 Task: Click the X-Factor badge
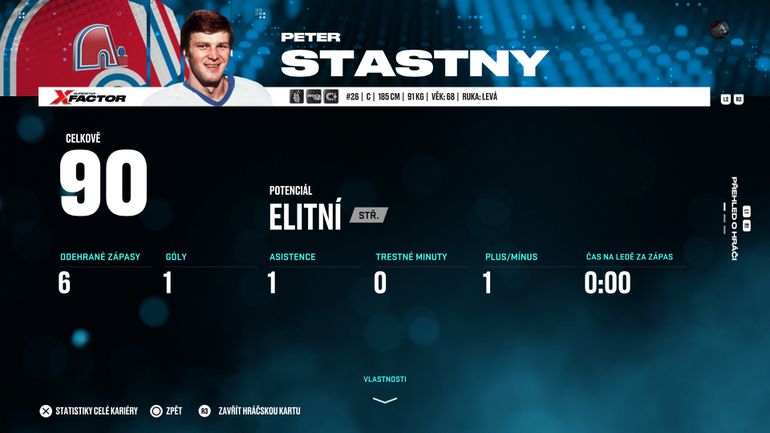(x=90, y=97)
